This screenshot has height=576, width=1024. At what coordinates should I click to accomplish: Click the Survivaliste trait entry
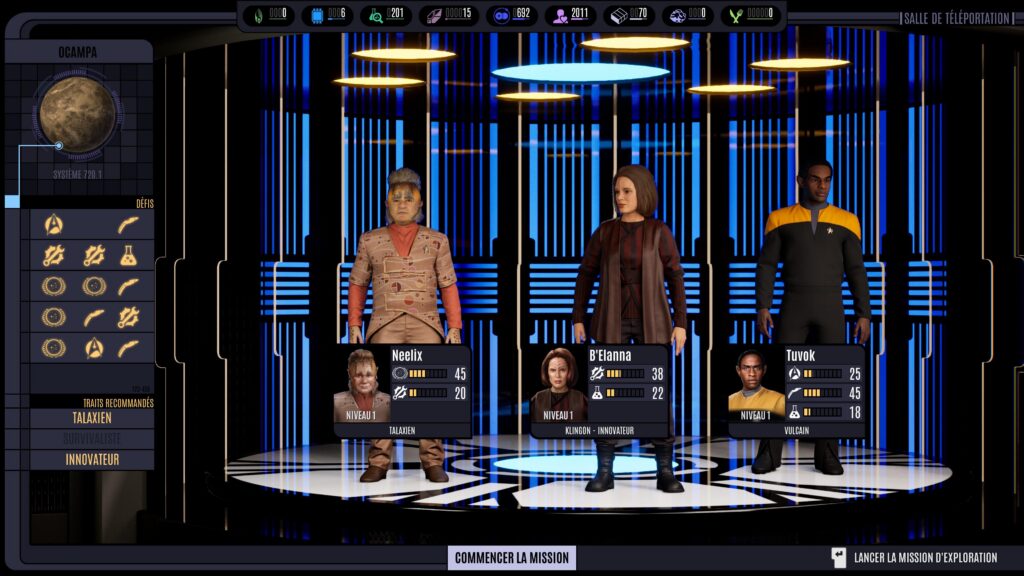(x=92, y=439)
